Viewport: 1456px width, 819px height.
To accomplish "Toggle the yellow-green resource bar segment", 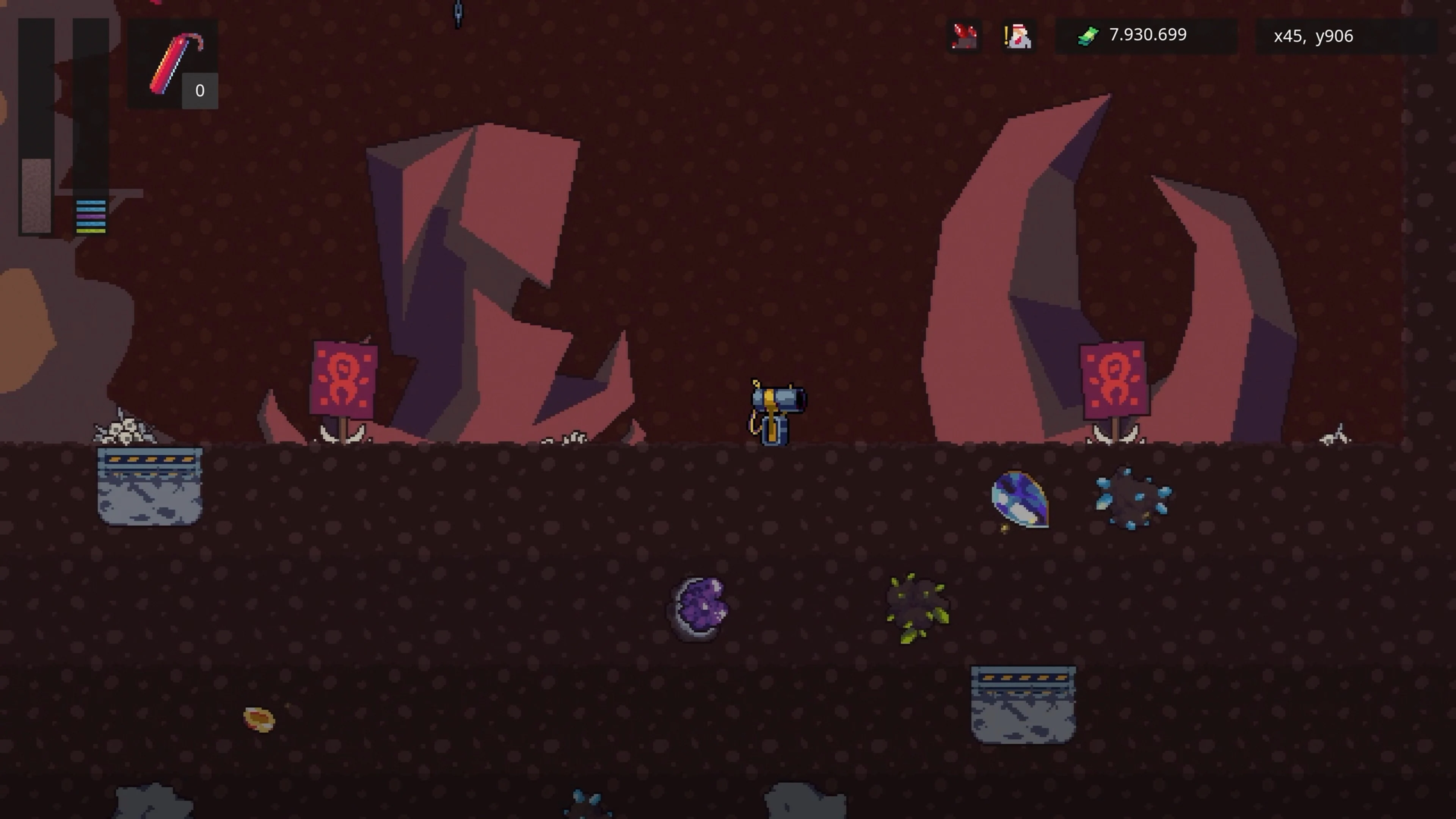I will pyautogui.click(x=91, y=231).
